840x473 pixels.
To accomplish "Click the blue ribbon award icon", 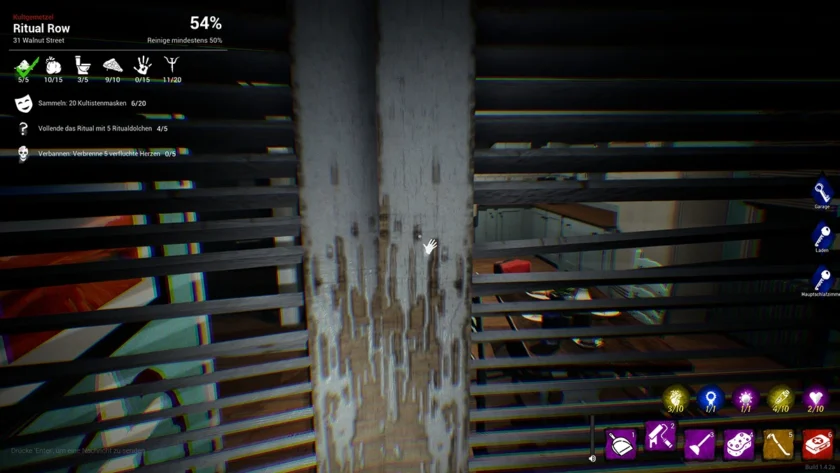I will point(711,397).
